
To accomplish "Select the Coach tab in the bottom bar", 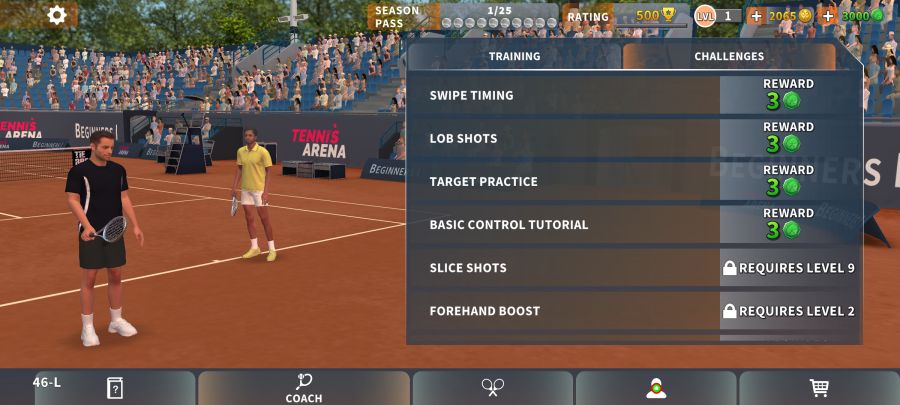I will click(303, 388).
